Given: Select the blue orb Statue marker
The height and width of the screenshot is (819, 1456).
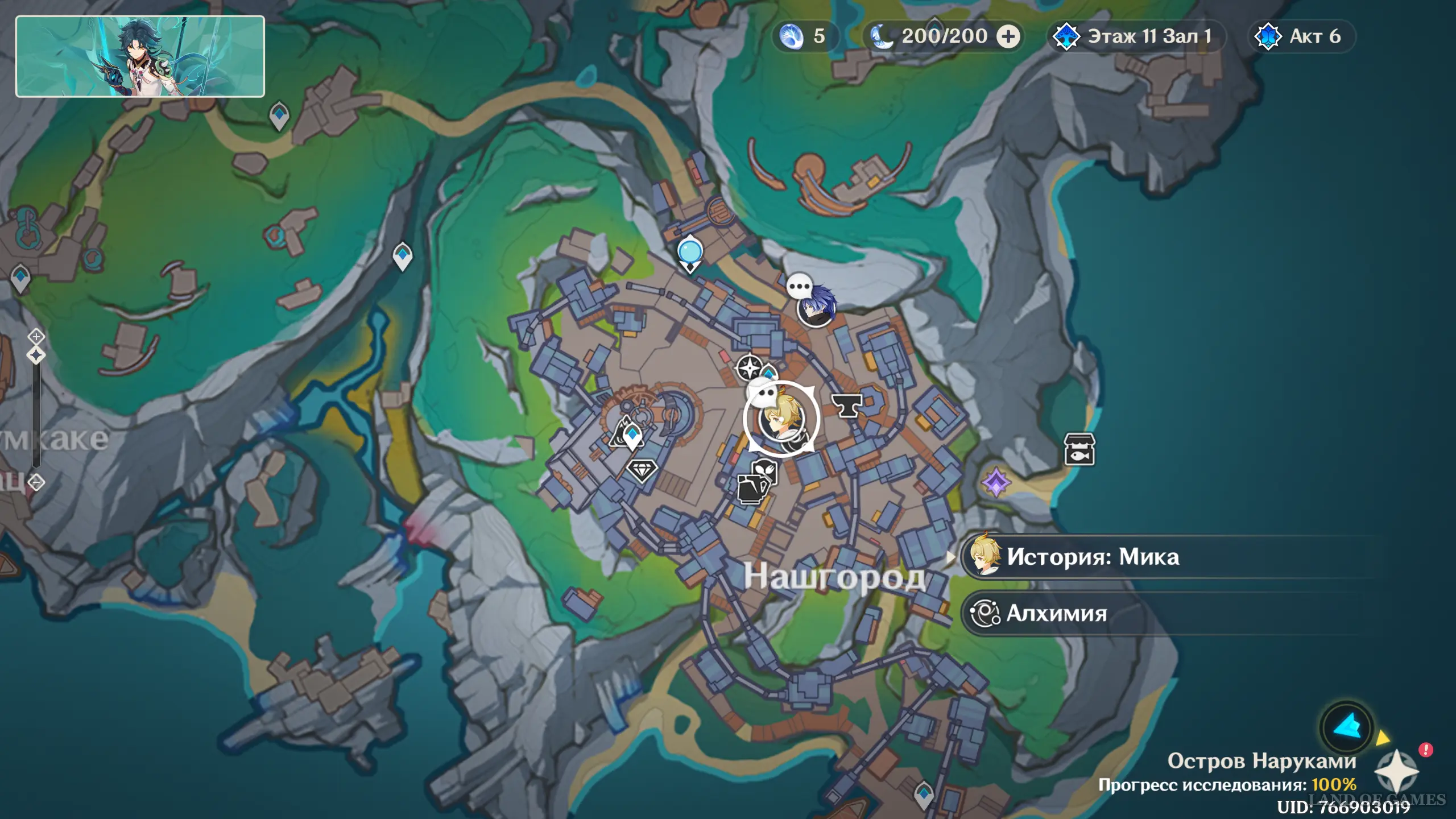Looking at the screenshot, I should (x=690, y=253).
